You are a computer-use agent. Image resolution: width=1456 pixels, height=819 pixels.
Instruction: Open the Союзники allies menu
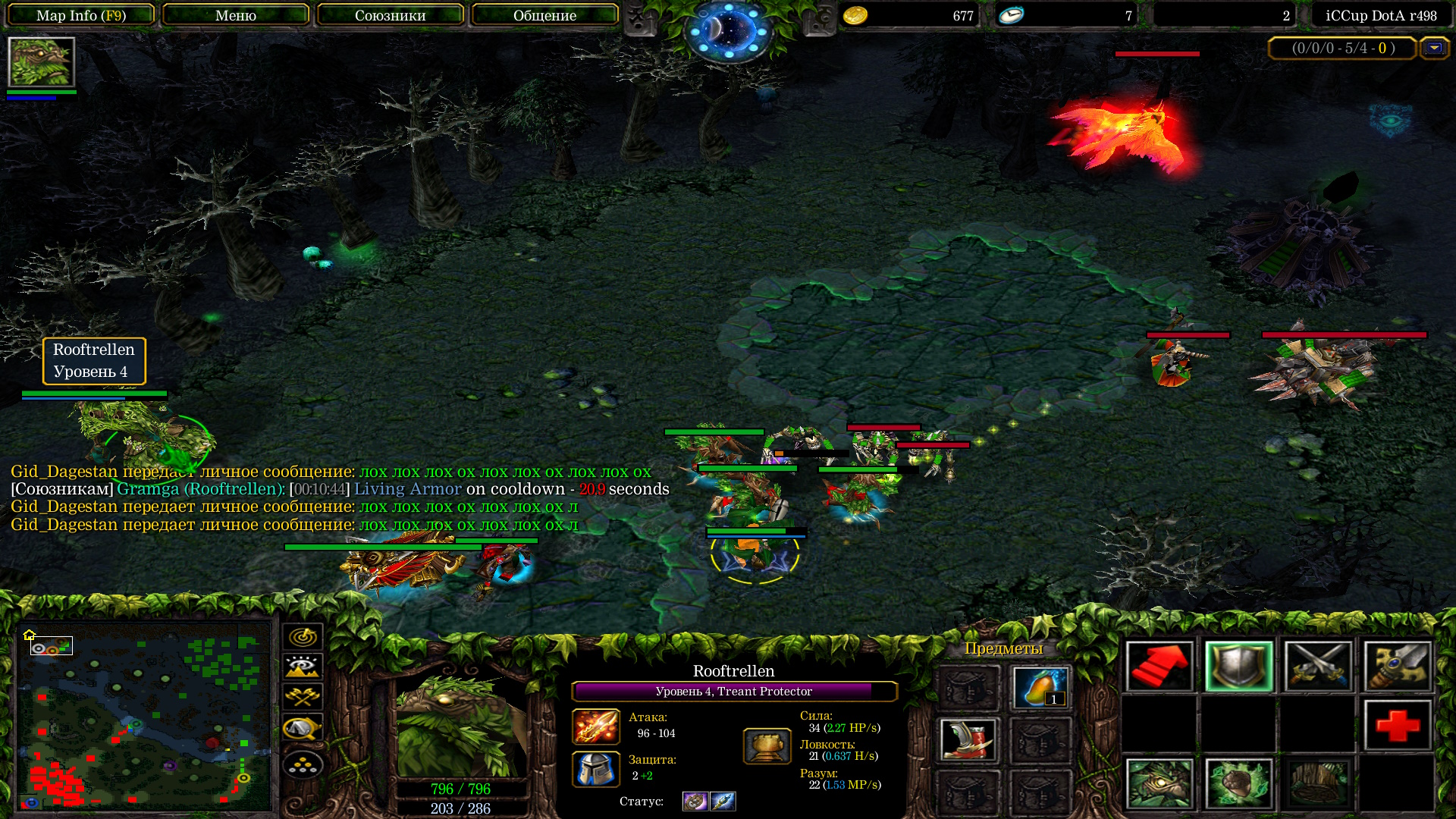[x=390, y=15]
